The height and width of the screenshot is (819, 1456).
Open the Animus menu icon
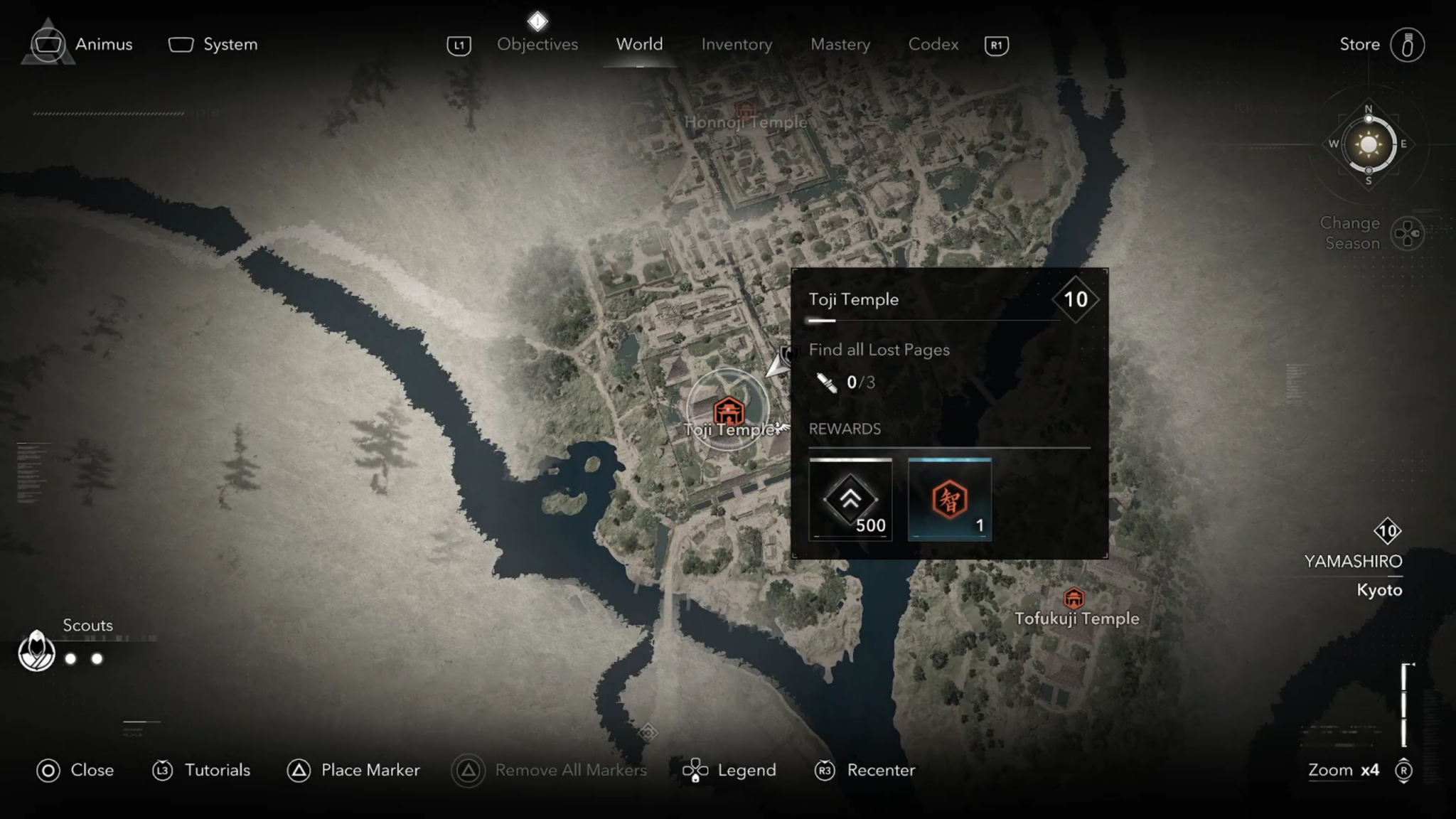point(48,44)
